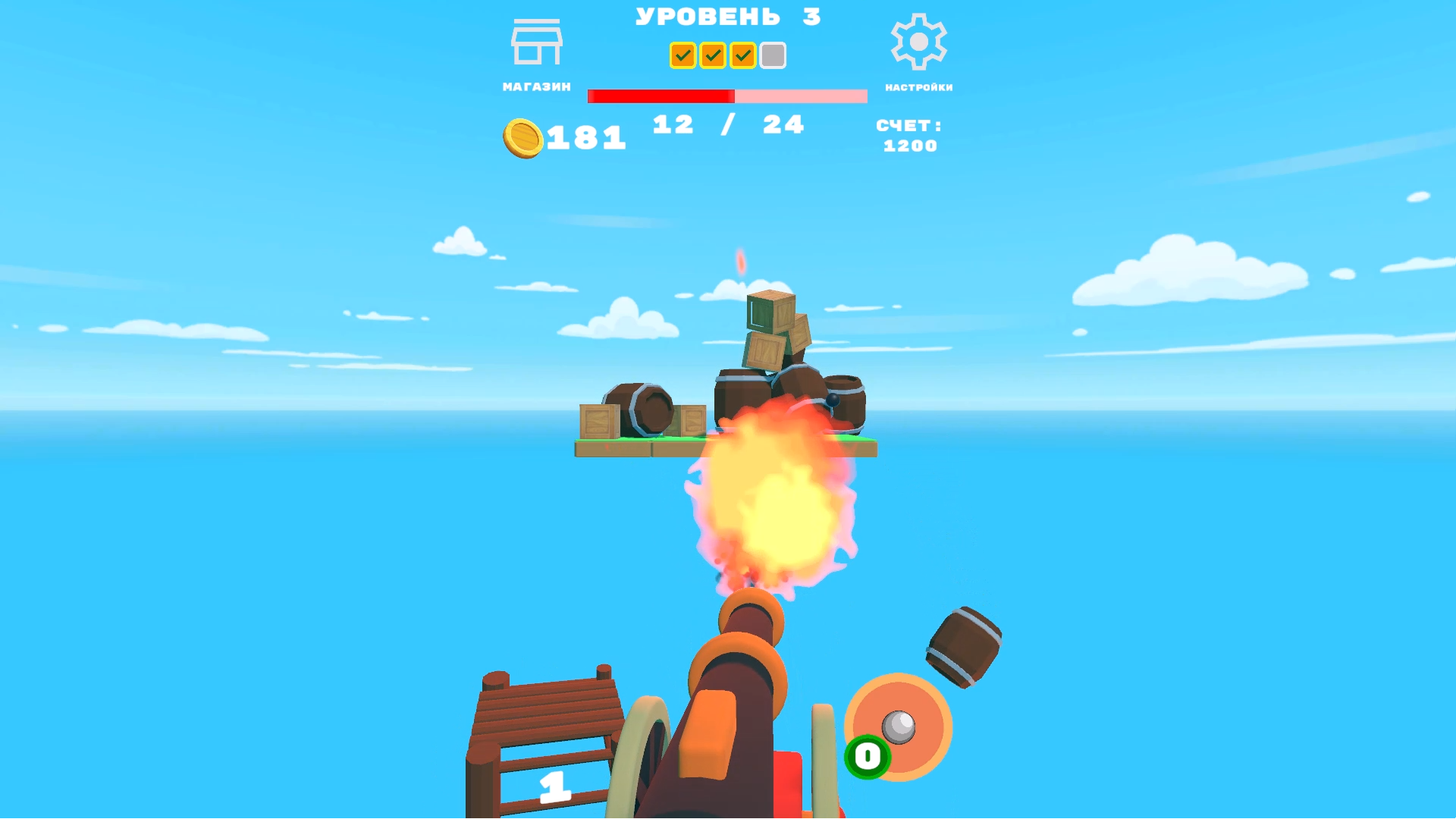Viewport: 1456px width, 819px height.
Task: Click the 12 / 24 target counter
Action: point(726,124)
